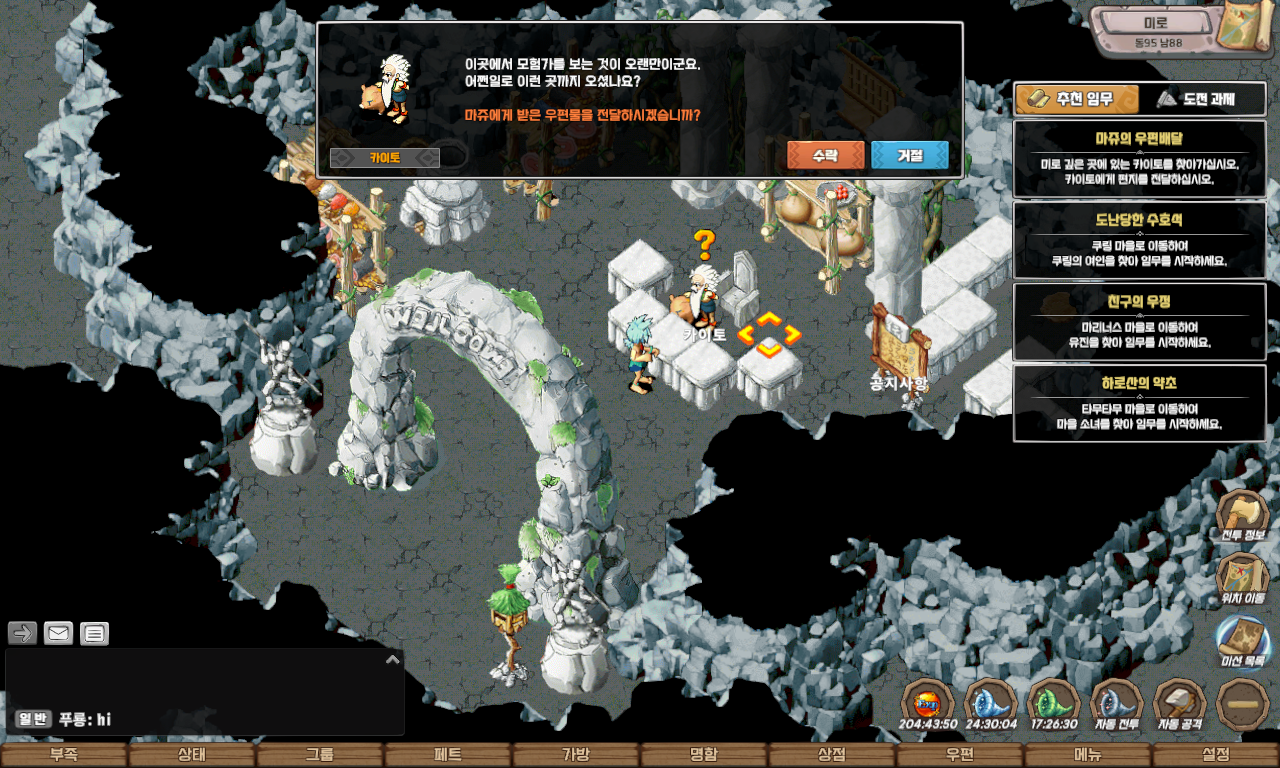
Task: Toggle 자동 전투 auto battle
Action: (1116, 703)
